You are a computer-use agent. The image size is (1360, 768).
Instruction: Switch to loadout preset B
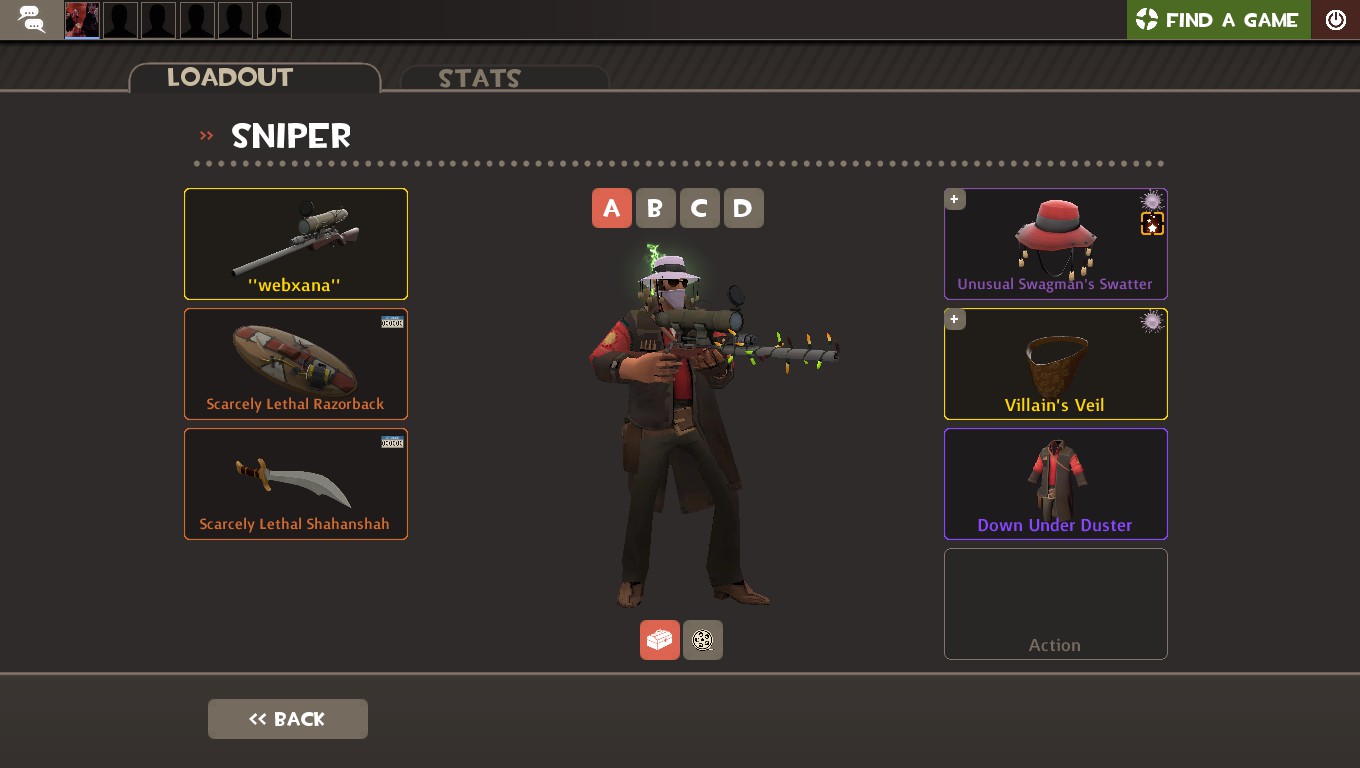click(656, 208)
